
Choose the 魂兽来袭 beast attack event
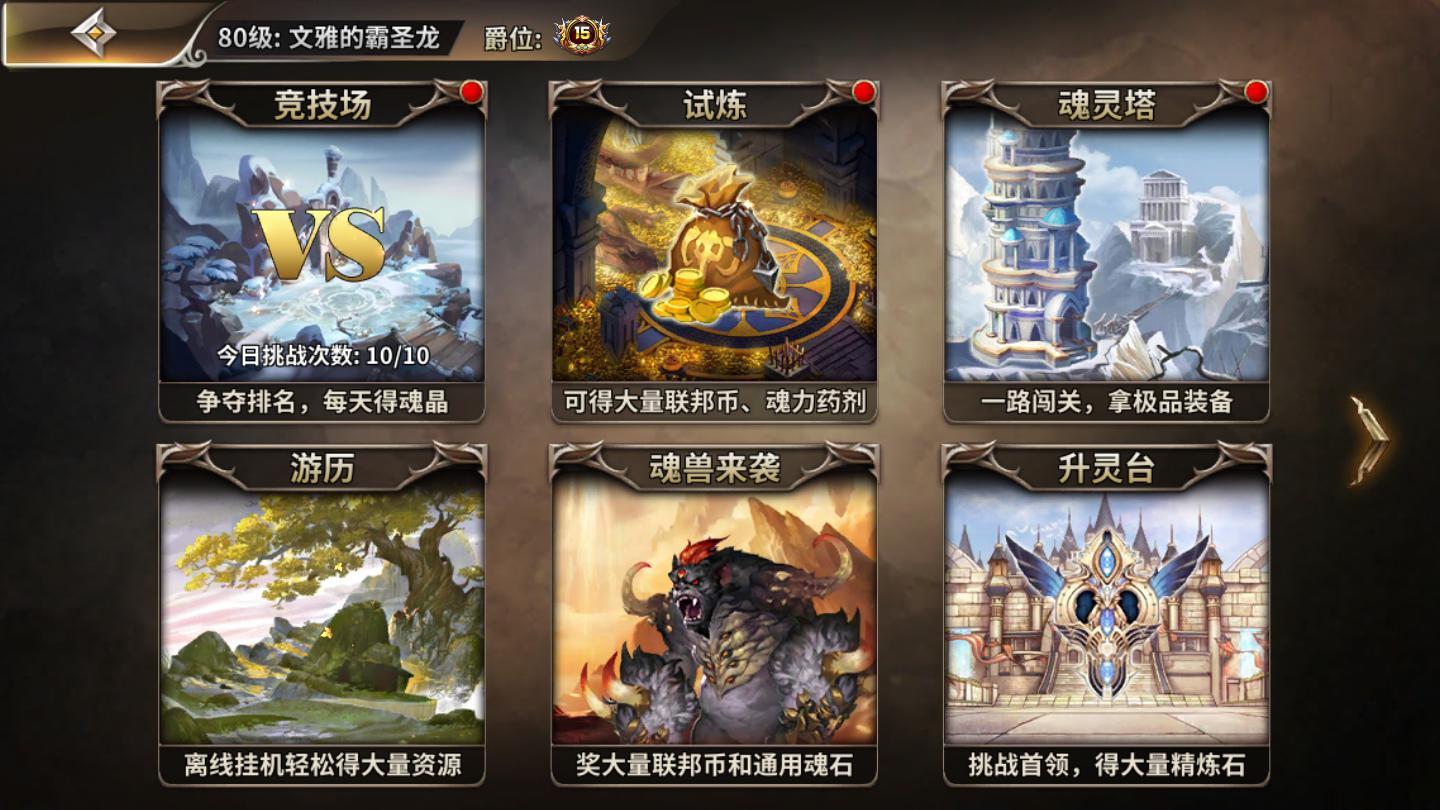click(x=714, y=612)
